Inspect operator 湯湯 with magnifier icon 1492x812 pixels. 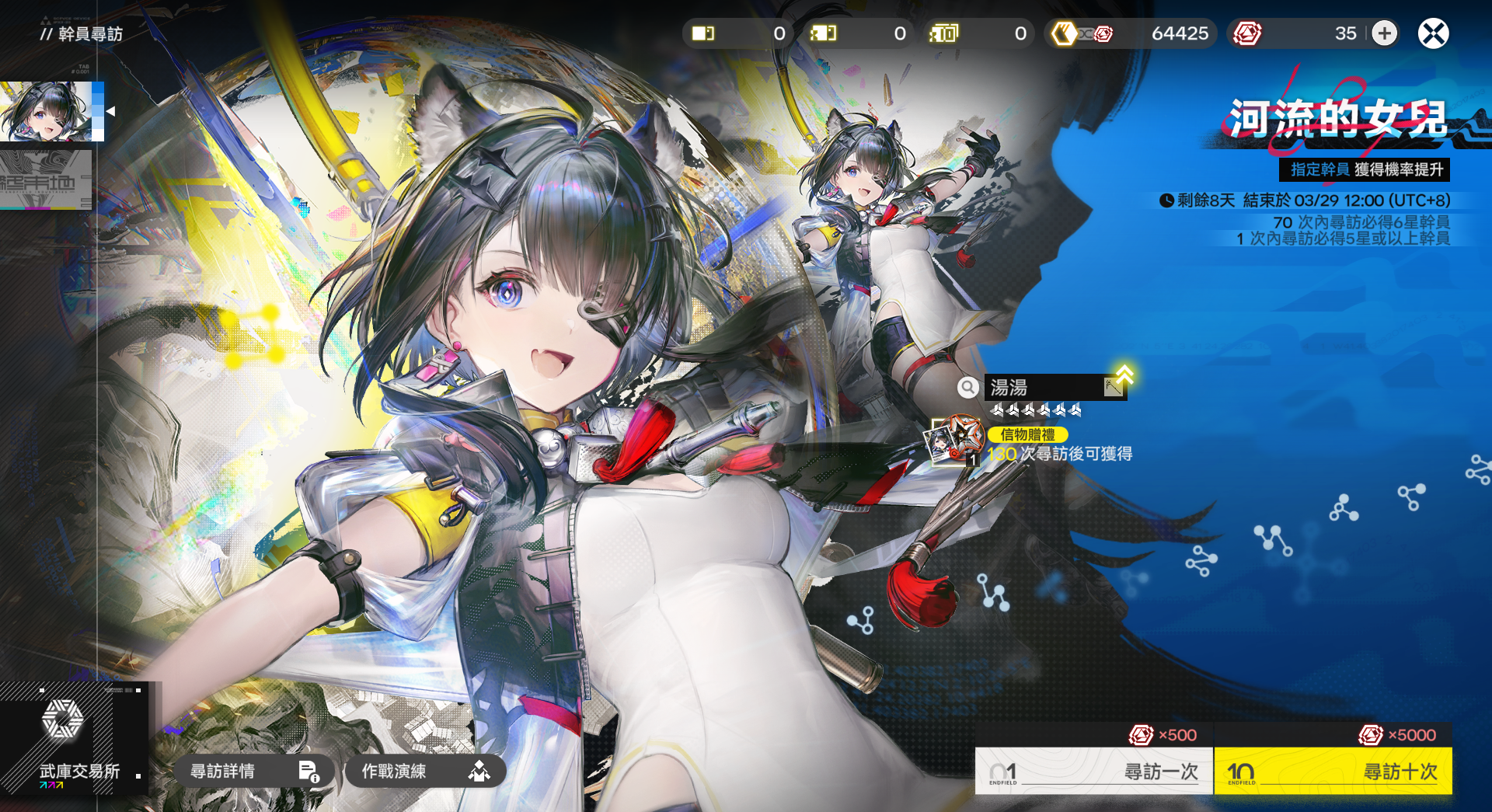pyautogui.click(x=967, y=387)
